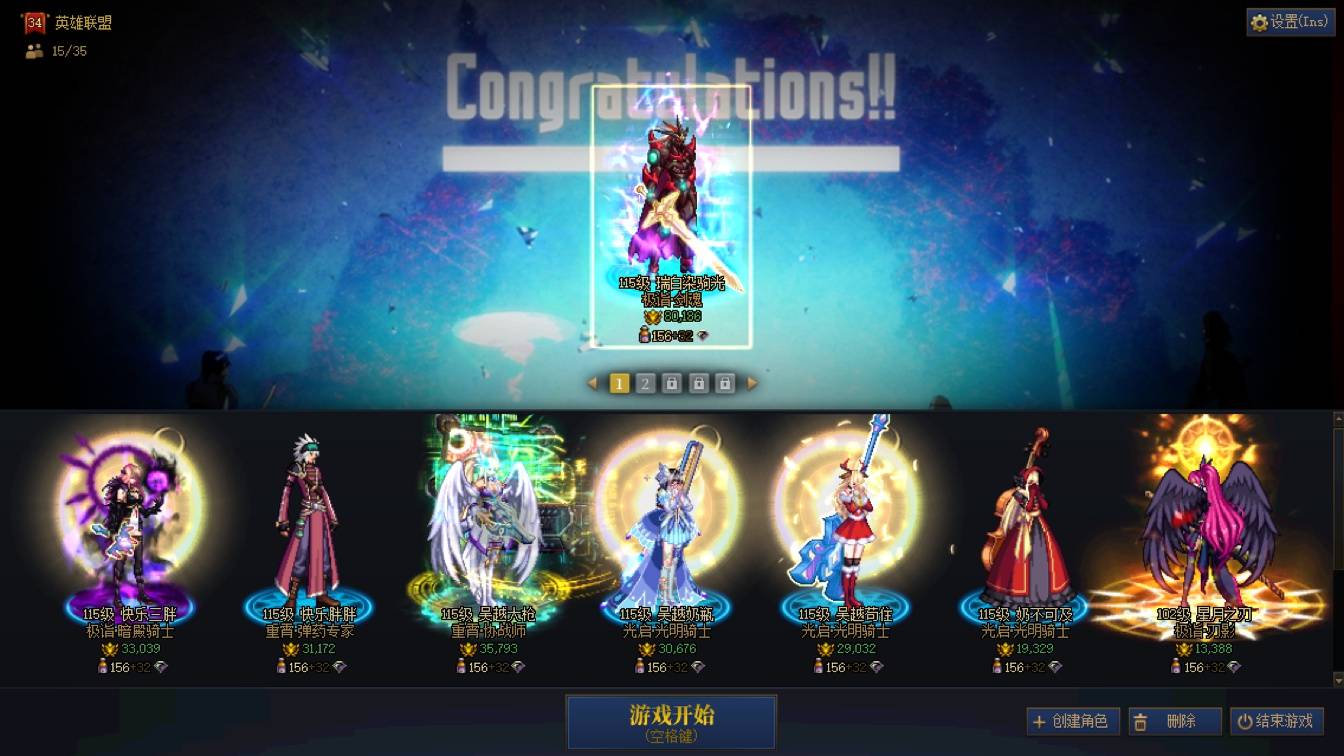Open the 设置(Ins) settings gear icon
This screenshot has width=1344, height=756.
click(x=1259, y=21)
